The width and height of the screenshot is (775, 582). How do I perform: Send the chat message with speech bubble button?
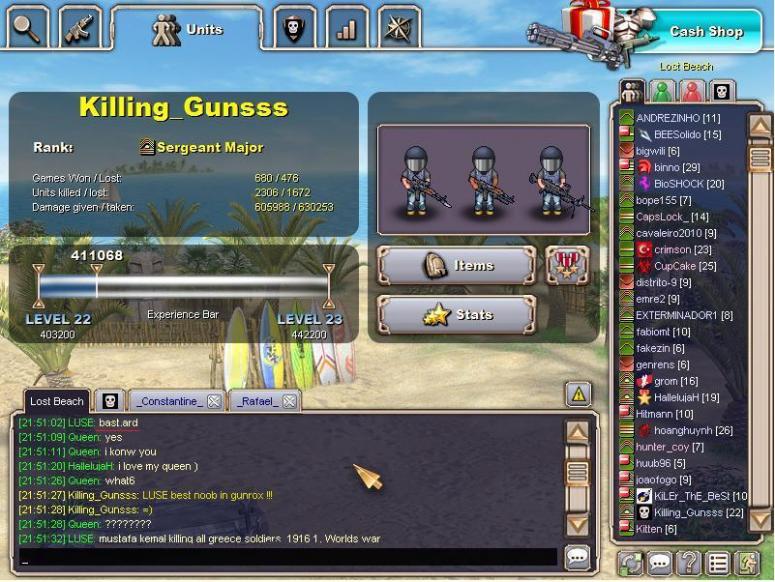(578, 558)
